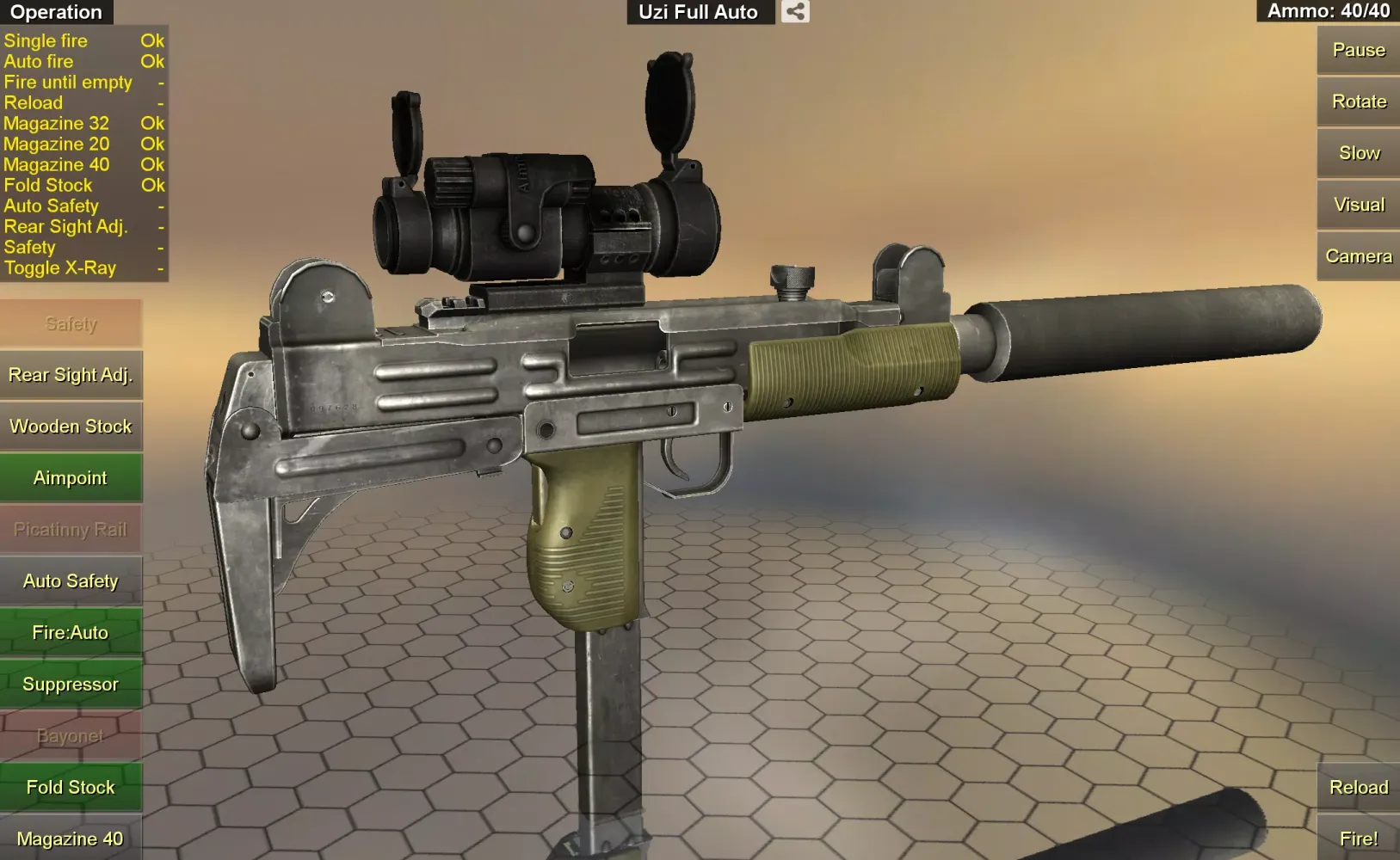Image resolution: width=1400 pixels, height=860 pixels.
Task: Adjust the rear sight with Rear Sight Adj.
Action: pyautogui.click(x=71, y=375)
